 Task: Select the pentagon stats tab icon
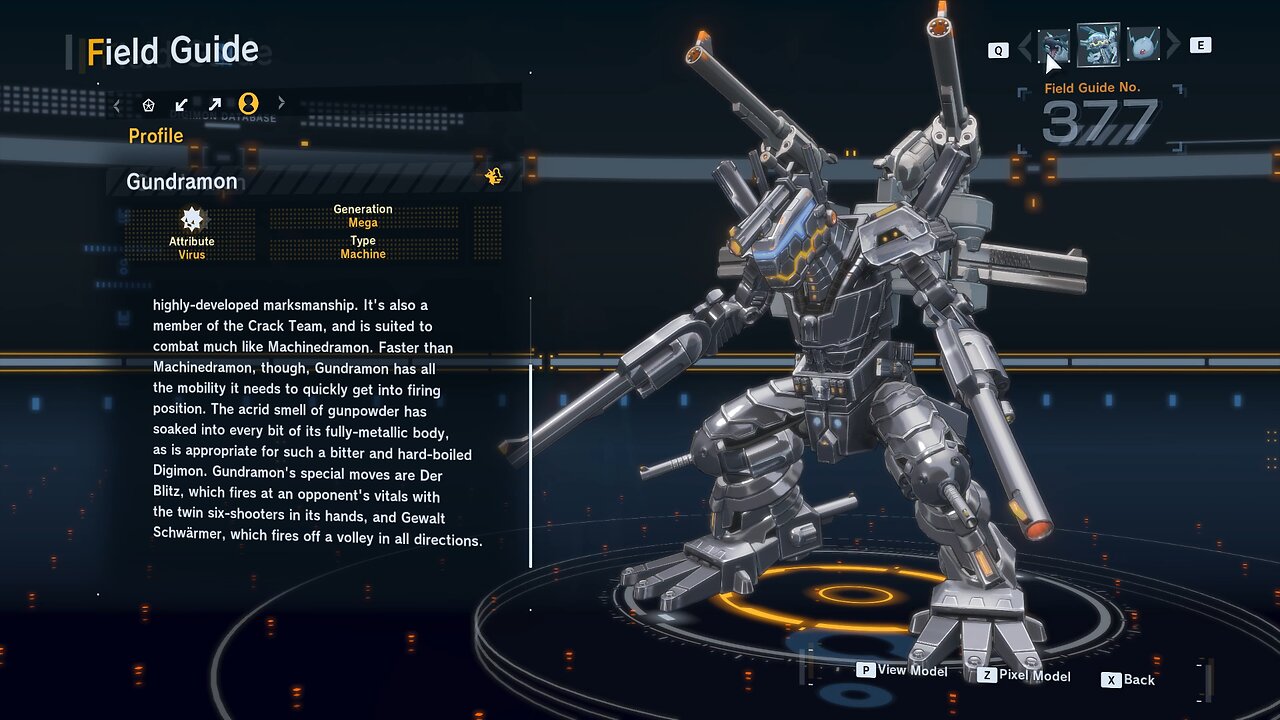(x=149, y=104)
